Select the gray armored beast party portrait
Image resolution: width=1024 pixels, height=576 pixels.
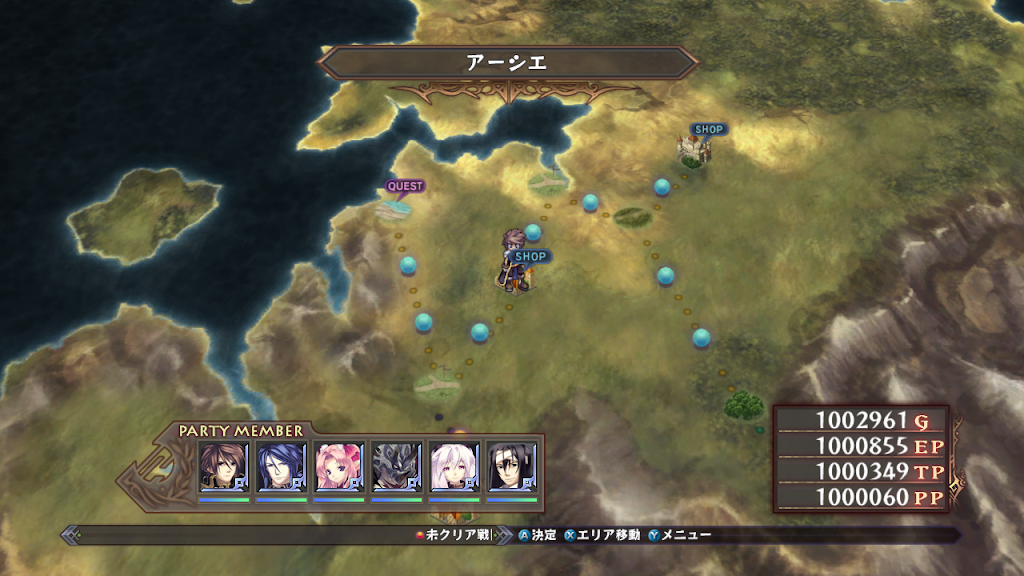click(397, 466)
